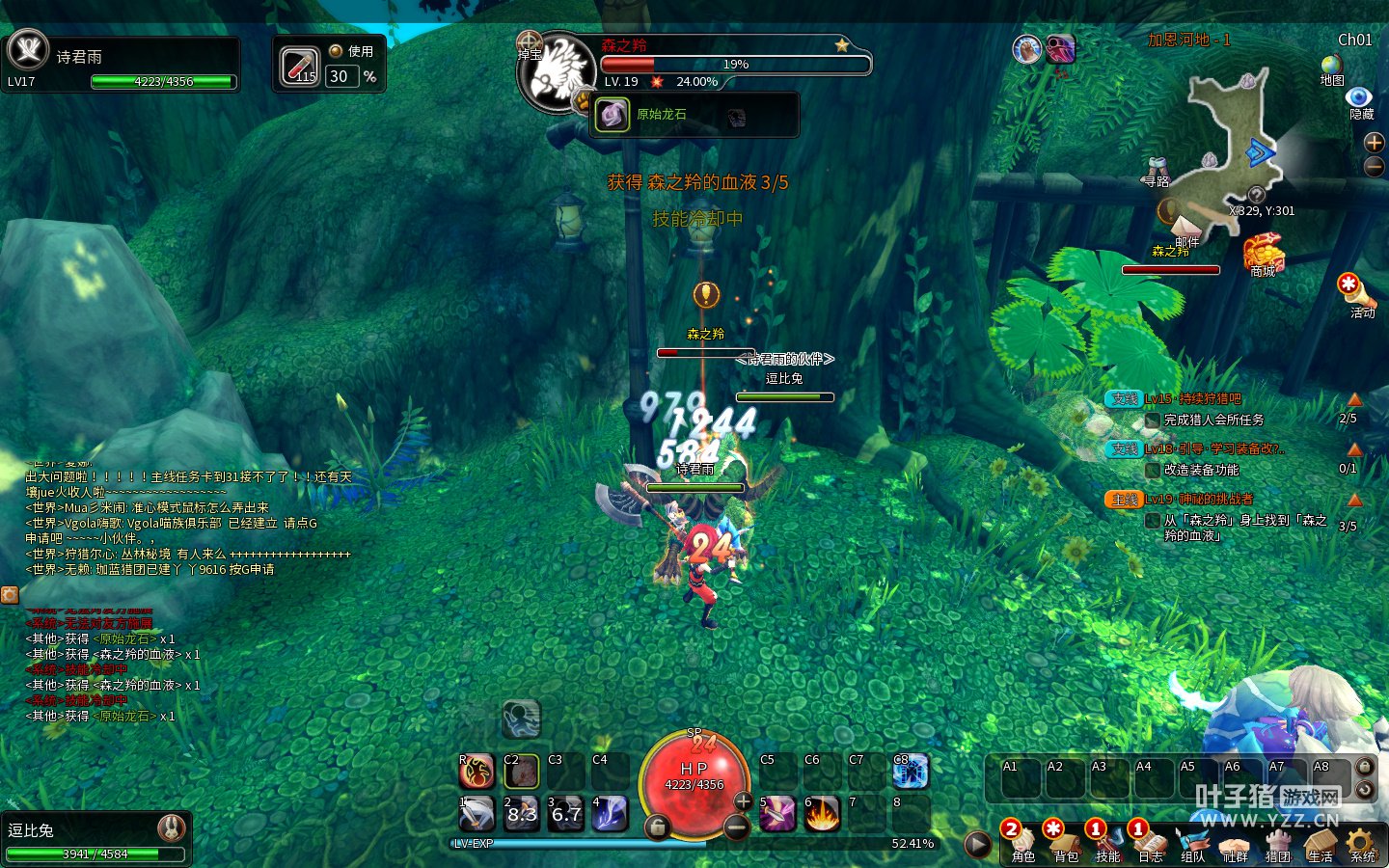Screen dimensions: 1389x868
Task: Open the 地图 world map globe
Action: click(1332, 66)
